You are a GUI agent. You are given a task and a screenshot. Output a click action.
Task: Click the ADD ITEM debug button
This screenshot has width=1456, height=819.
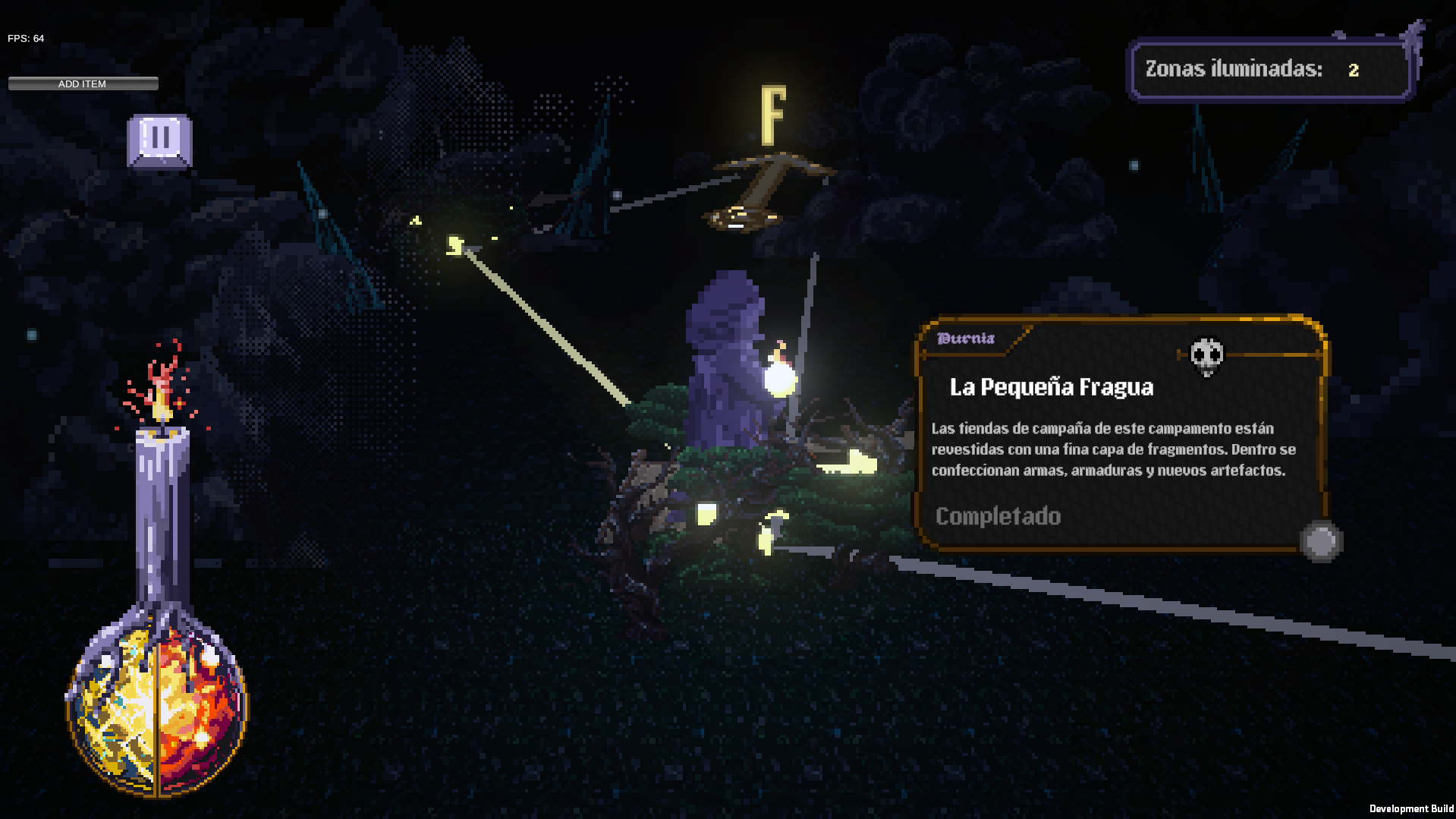click(83, 83)
